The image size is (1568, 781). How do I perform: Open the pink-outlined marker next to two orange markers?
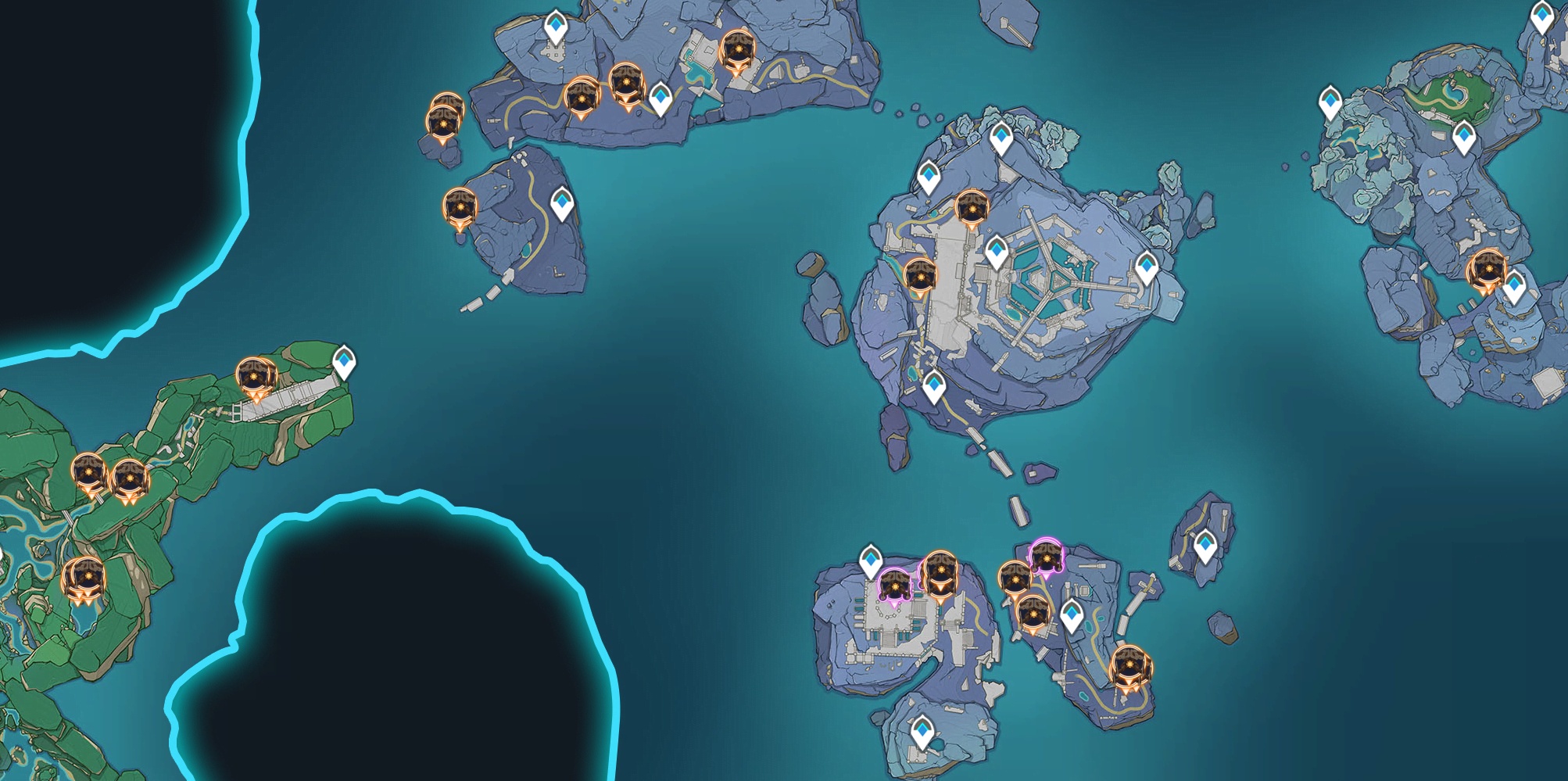coord(1045,557)
